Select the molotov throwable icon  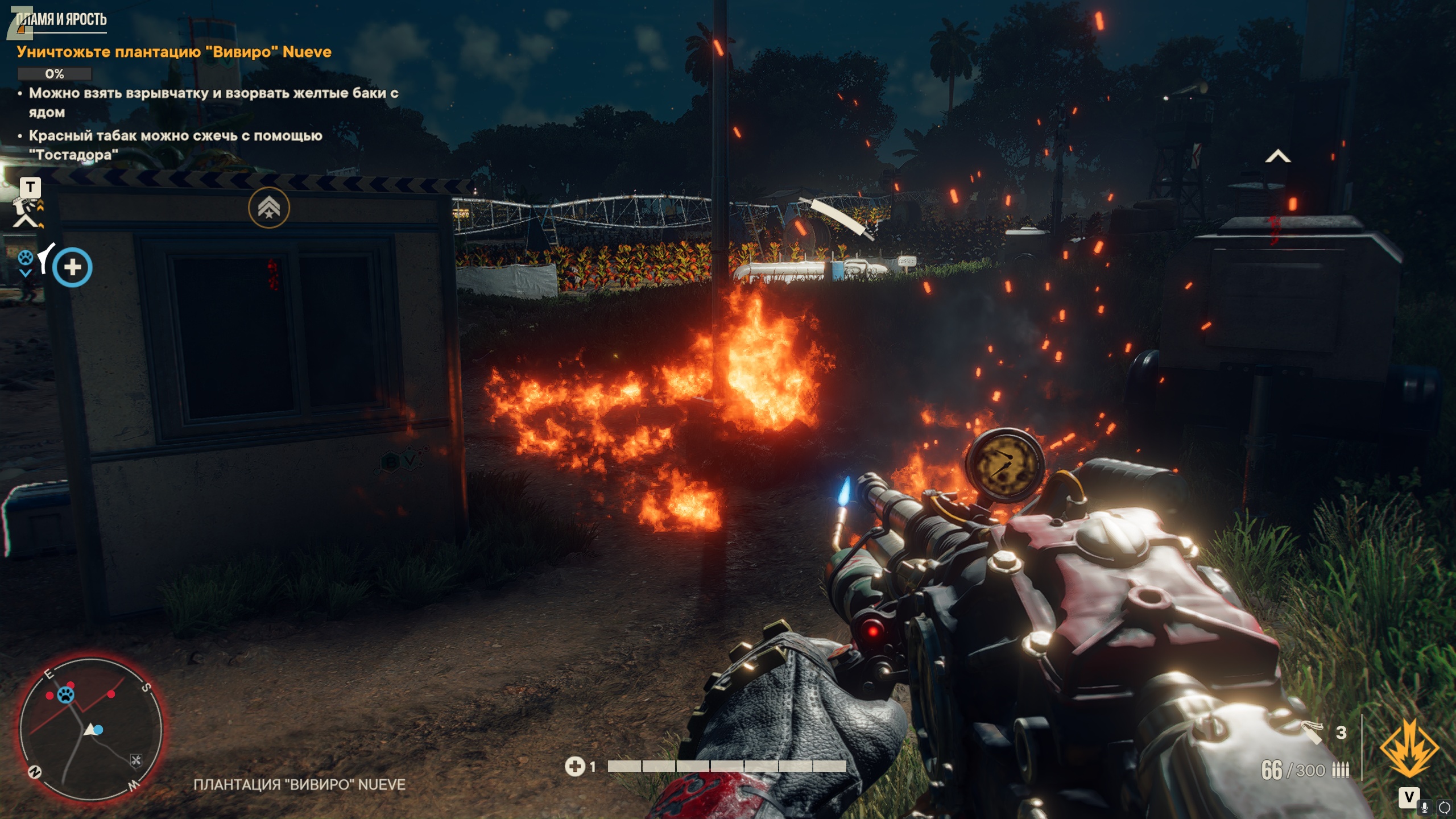(1312, 731)
